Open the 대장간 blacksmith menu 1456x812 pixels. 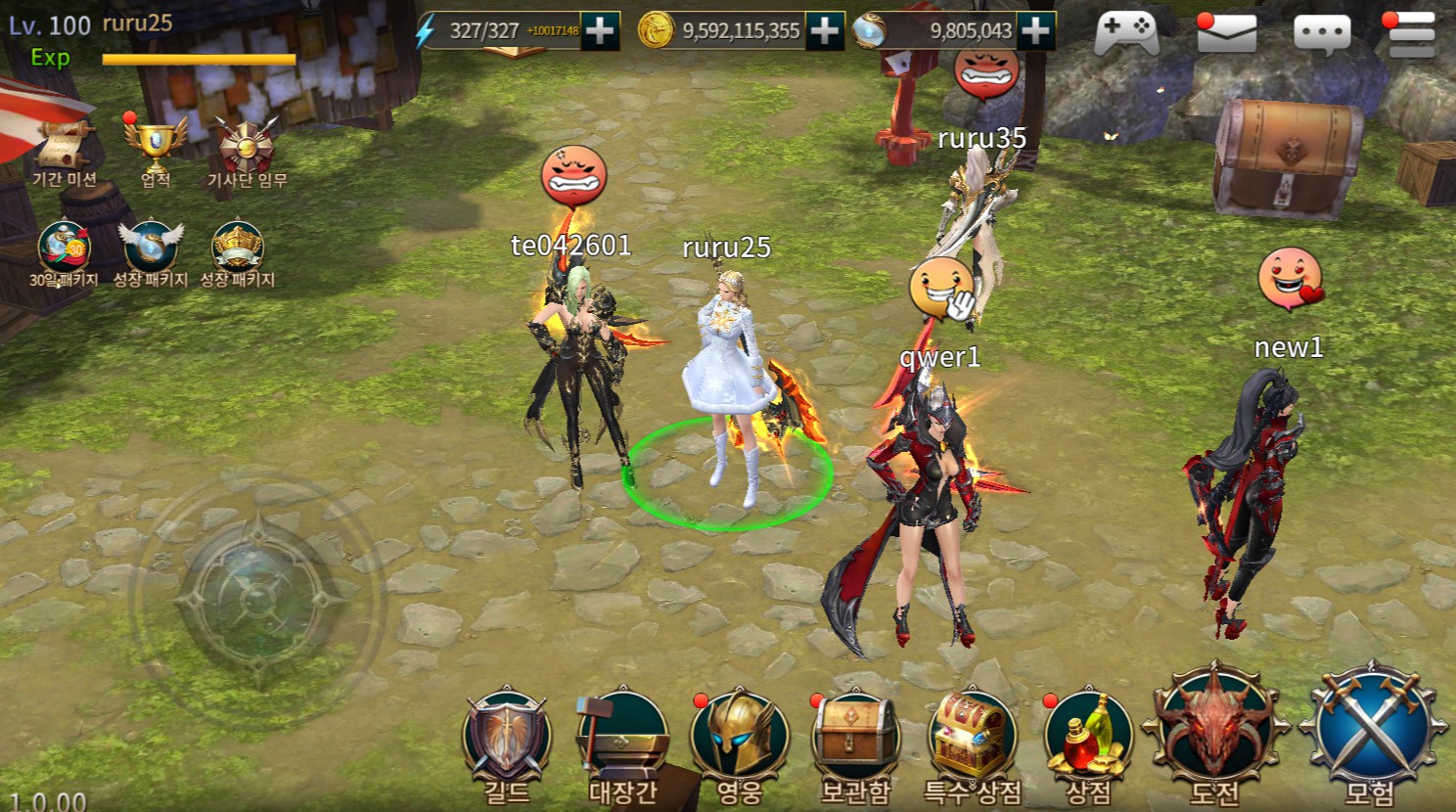(x=624, y=739)
